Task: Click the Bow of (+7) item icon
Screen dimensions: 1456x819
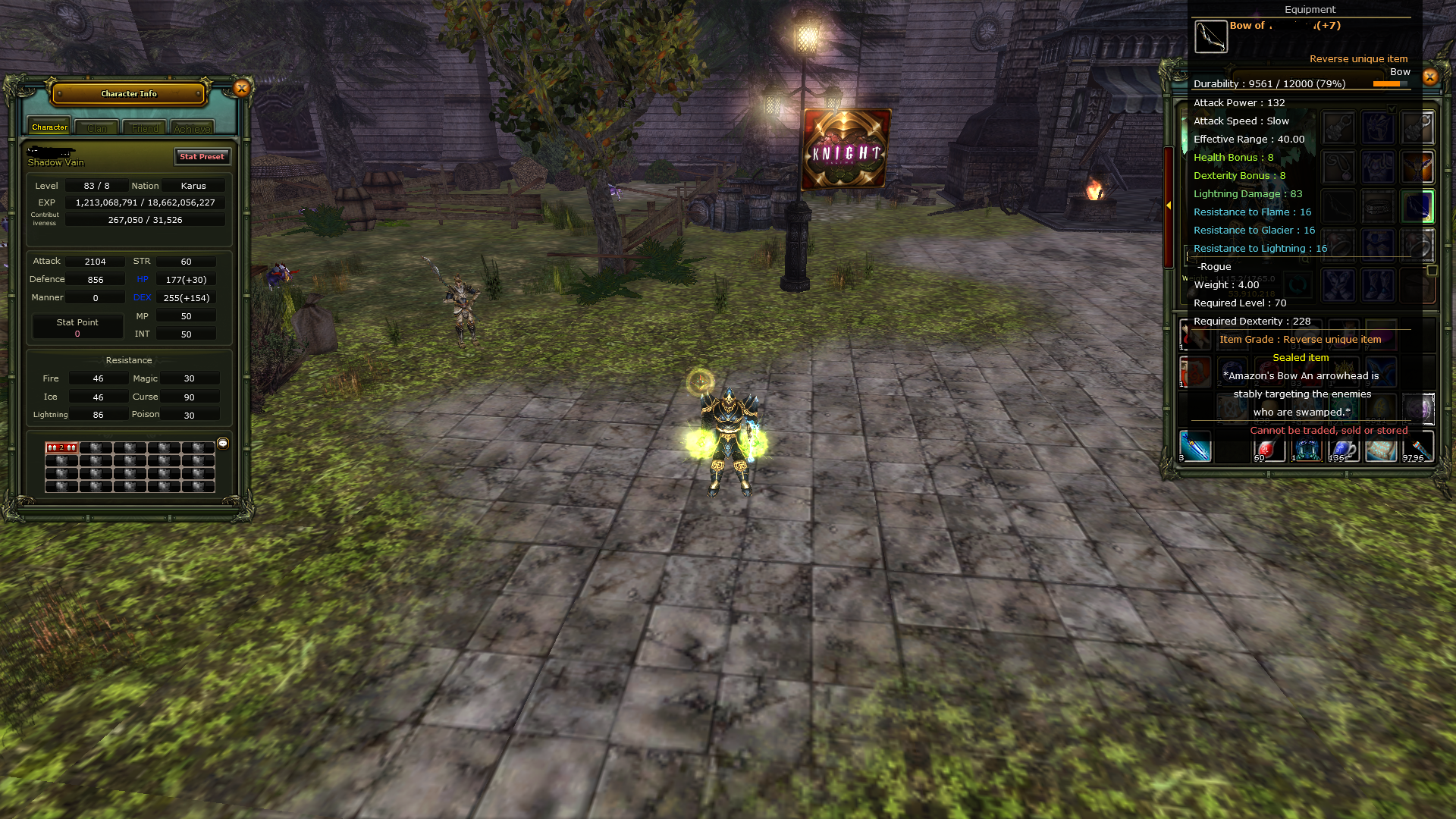Action: click(1212, 36)
